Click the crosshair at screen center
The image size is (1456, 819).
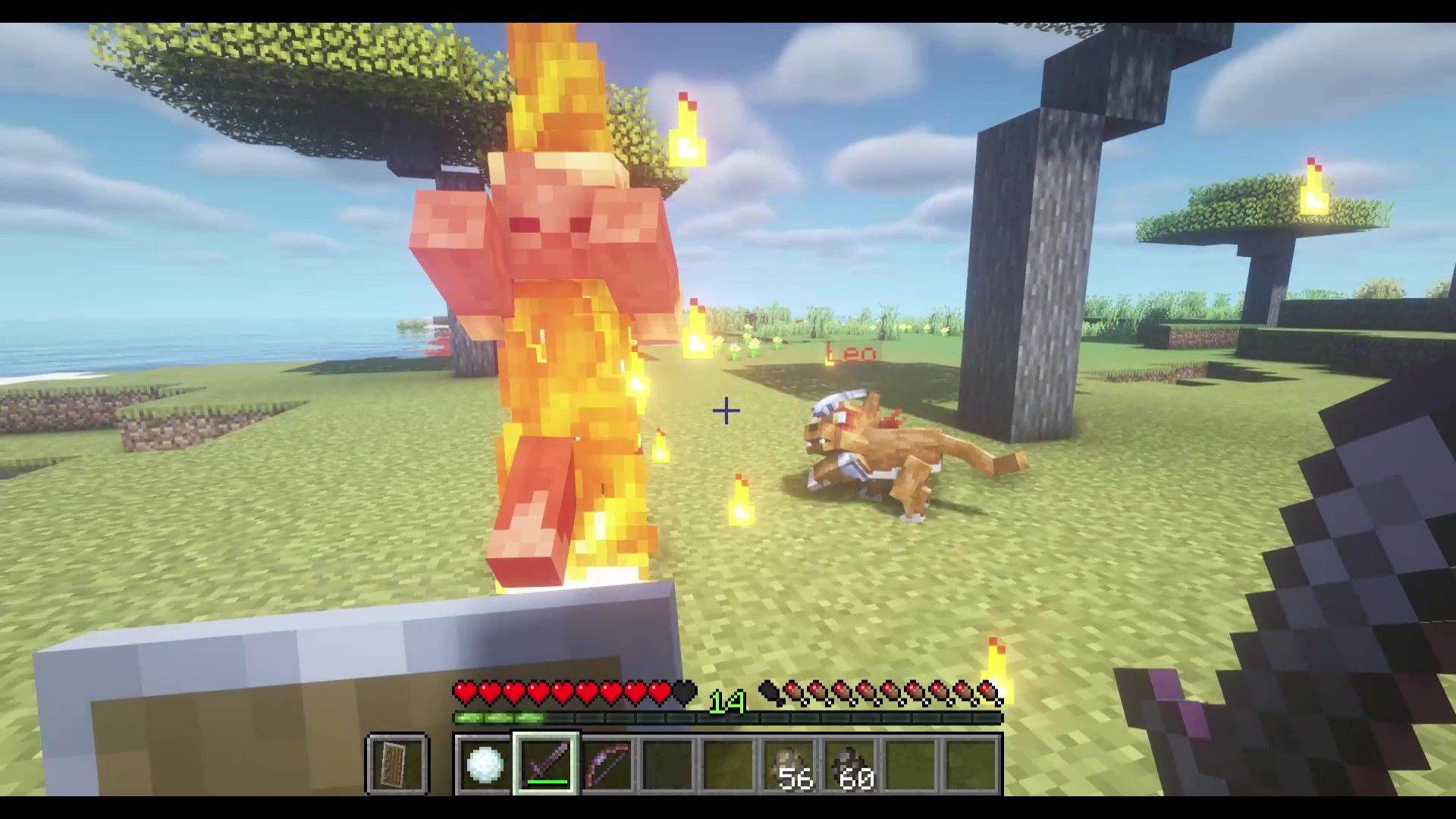[x=726, y=410]
